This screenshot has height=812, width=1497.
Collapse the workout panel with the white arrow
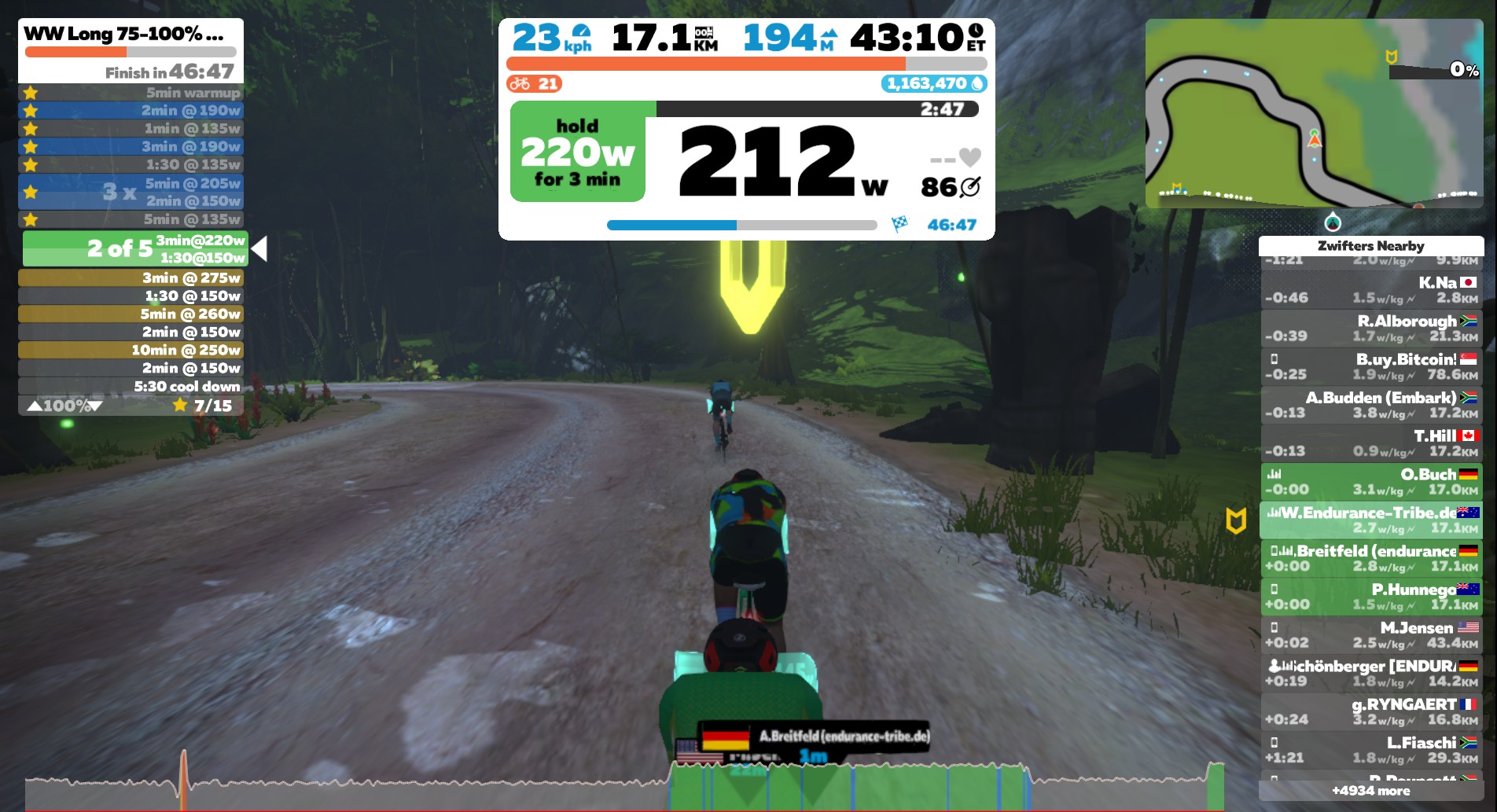click(259, 248)
